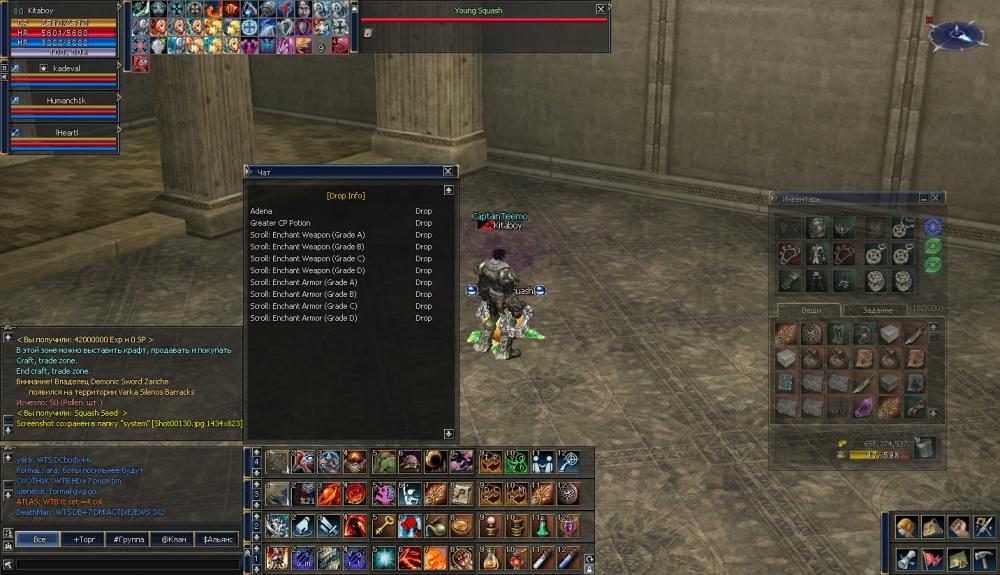Target party member lHeartl
Screen dimensions: 1000x575
(66, 133)
